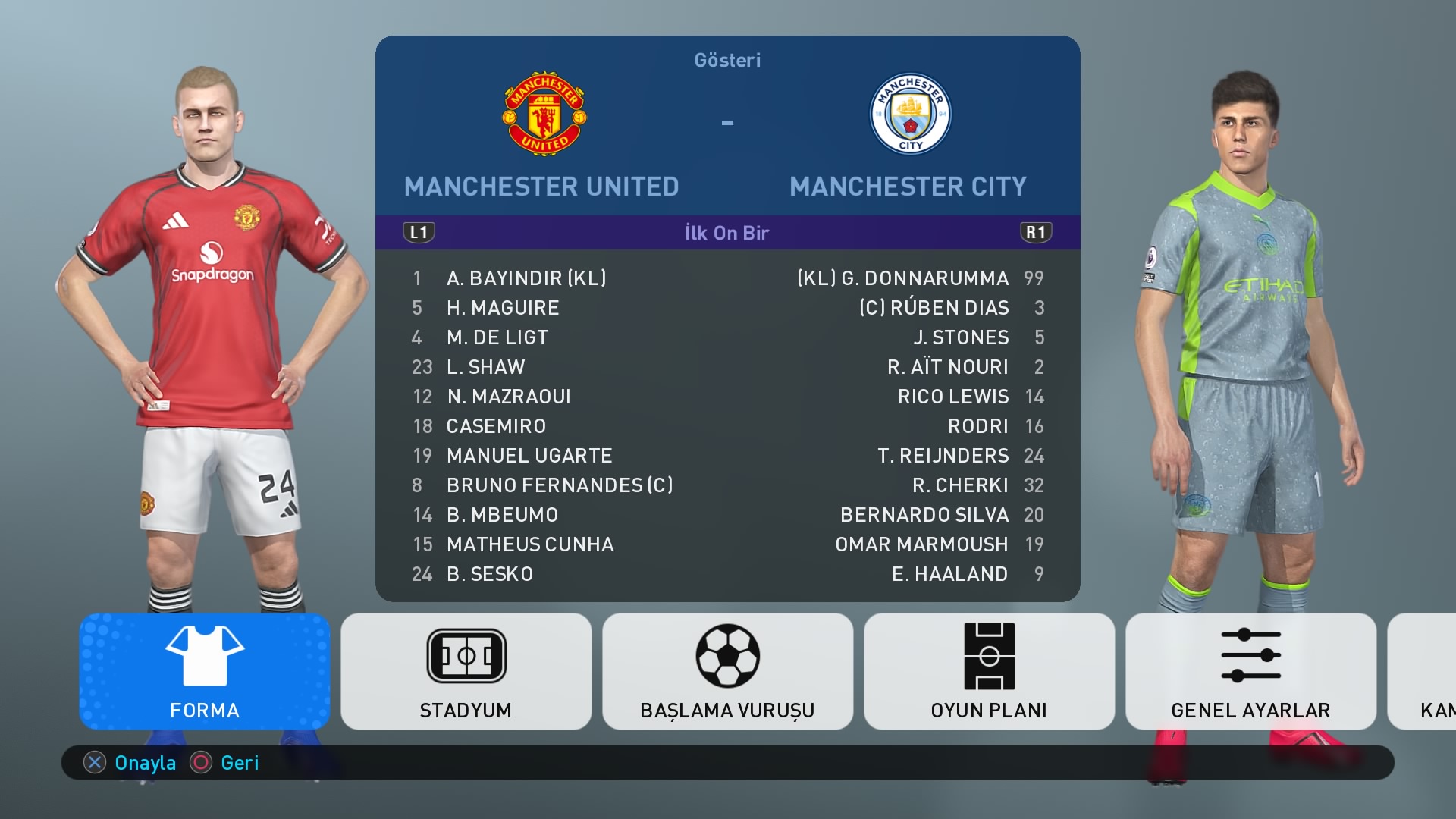Select B. Sesko in the lineup list
The width and height of the screenshot is (1456, 819).
pos(490,574)
